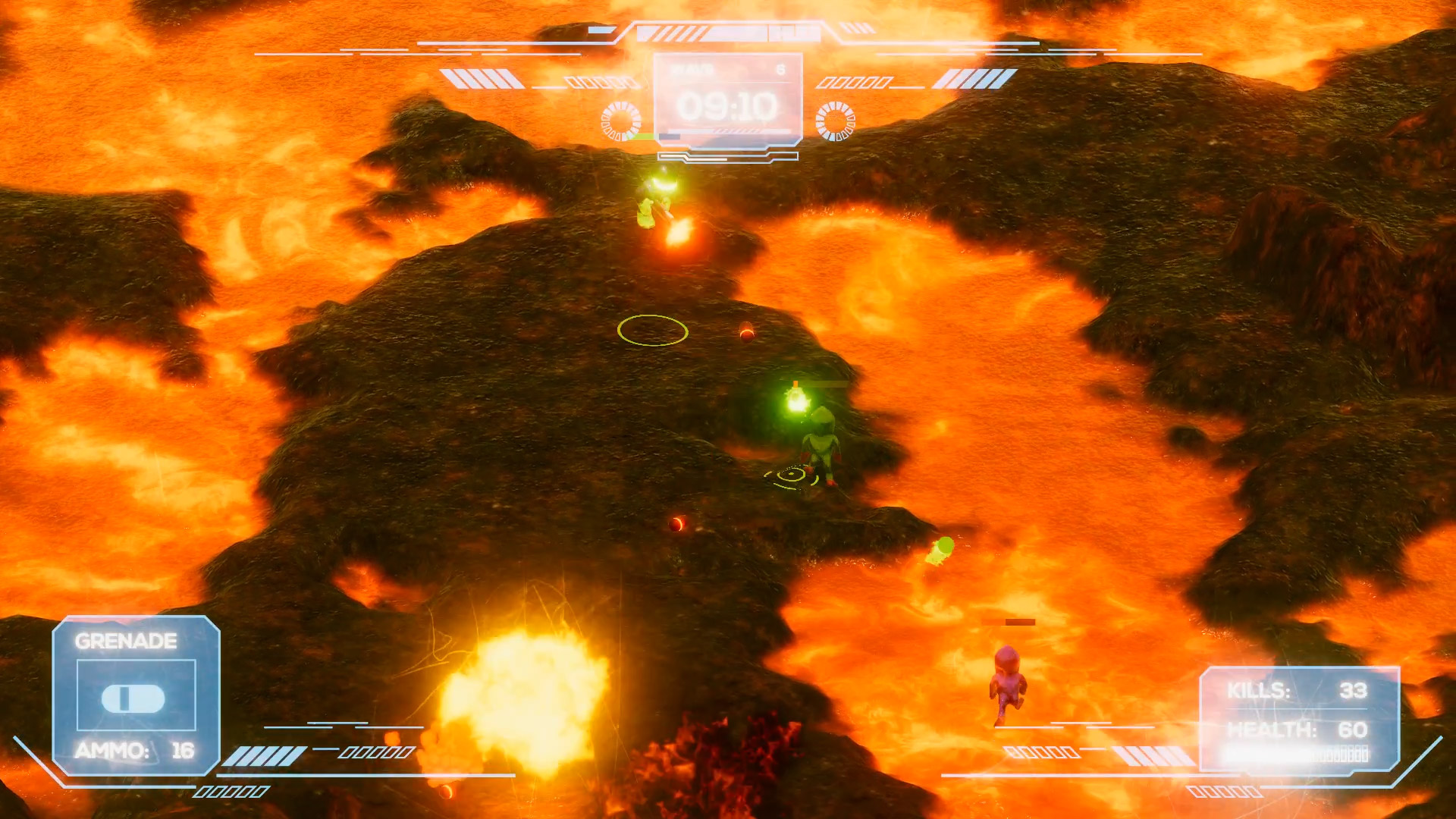
Task: Select the hatched ammo bar segments bottom left
Action: (262, 755)
